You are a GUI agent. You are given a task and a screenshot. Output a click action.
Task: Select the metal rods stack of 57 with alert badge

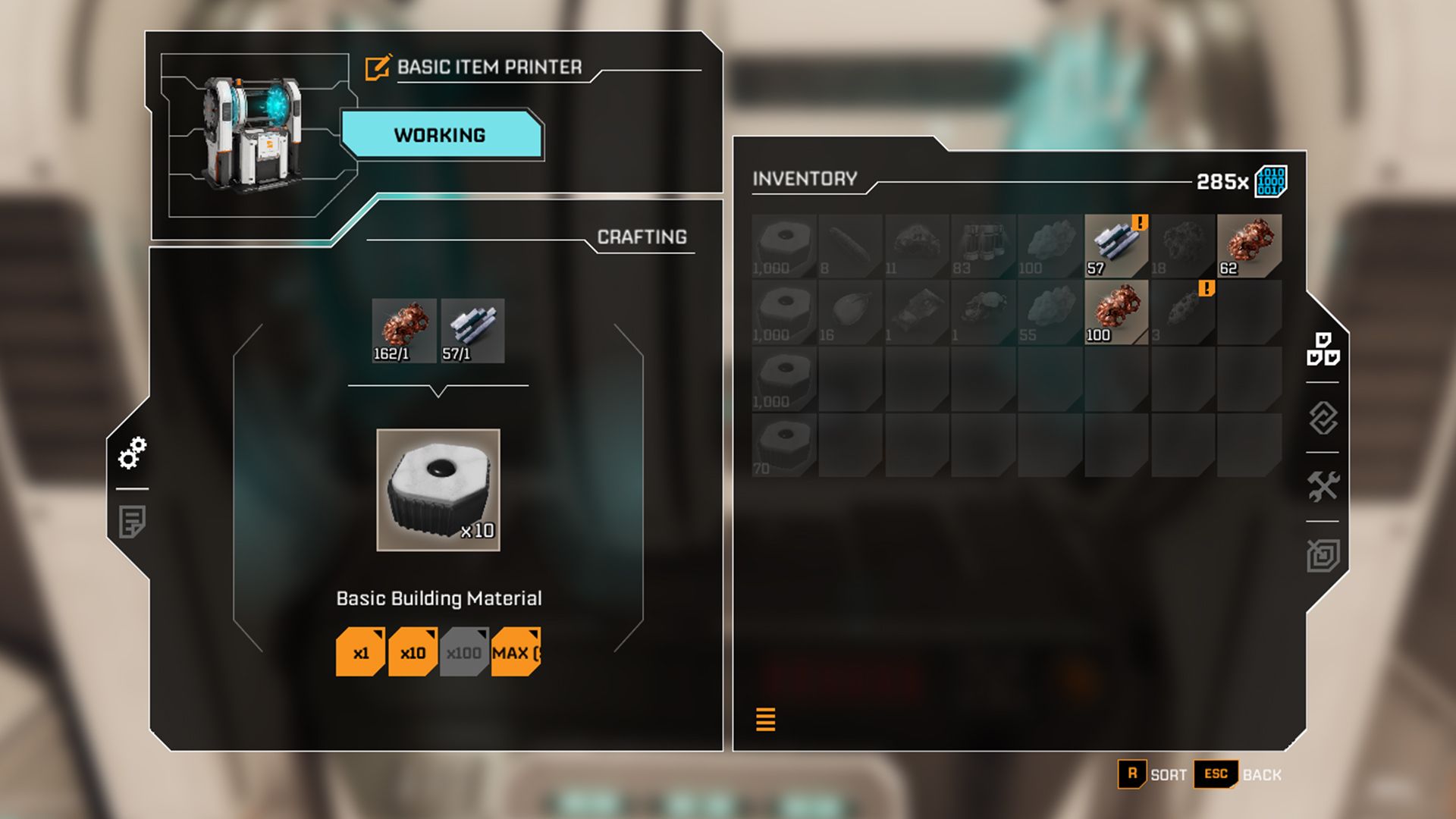1116,244
